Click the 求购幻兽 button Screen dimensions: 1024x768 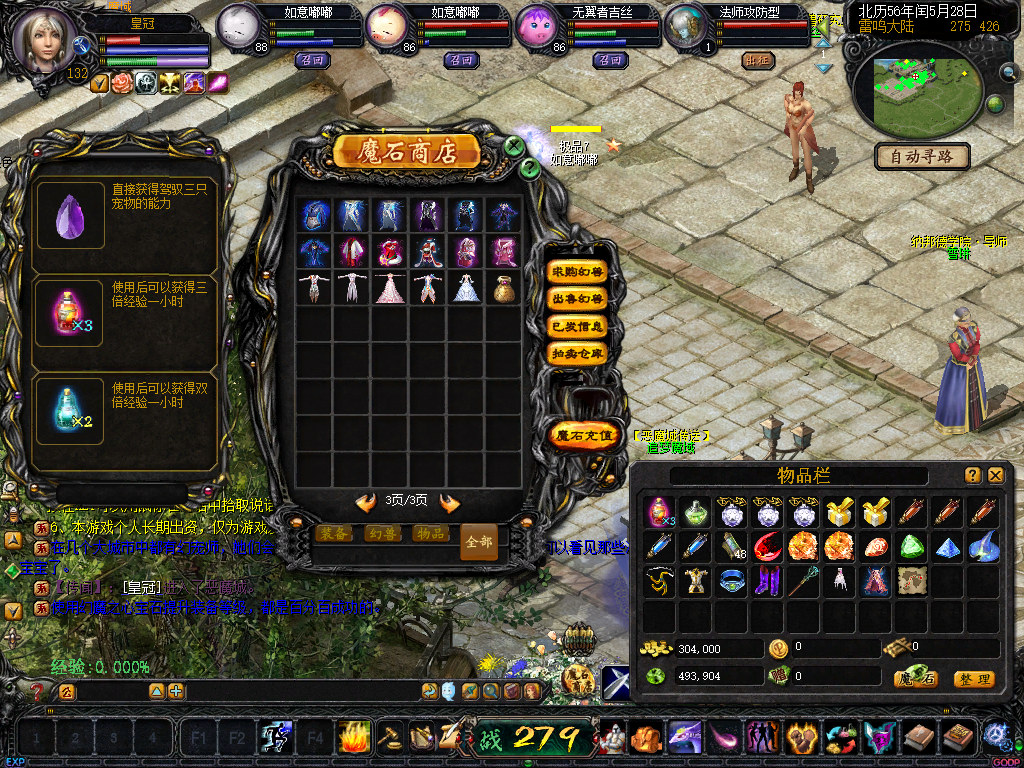578,272
